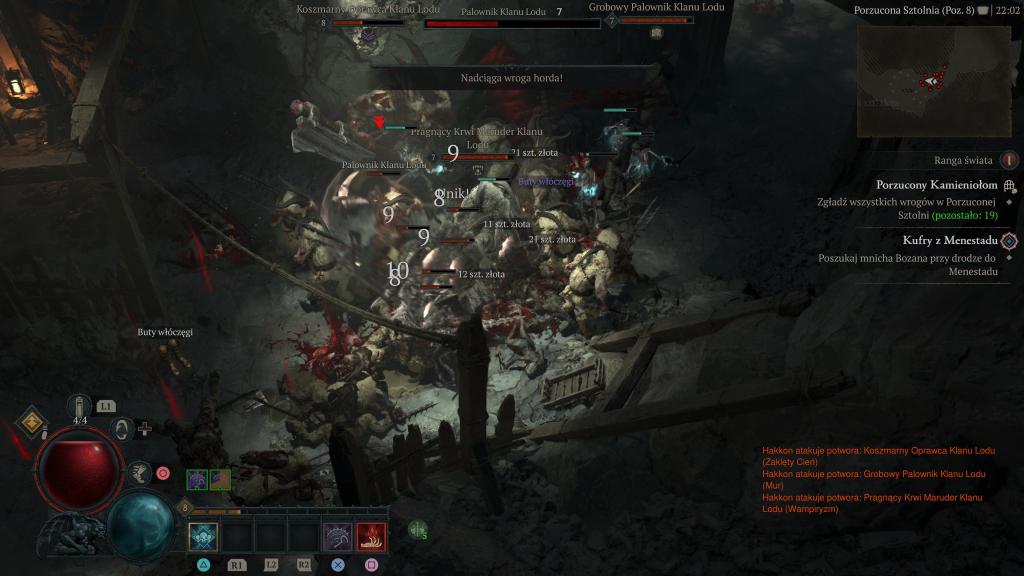The width and height of the screenshot is (1024, 576).
Task: Open the gold diamond icon above health orb
Action: [32, 421]
